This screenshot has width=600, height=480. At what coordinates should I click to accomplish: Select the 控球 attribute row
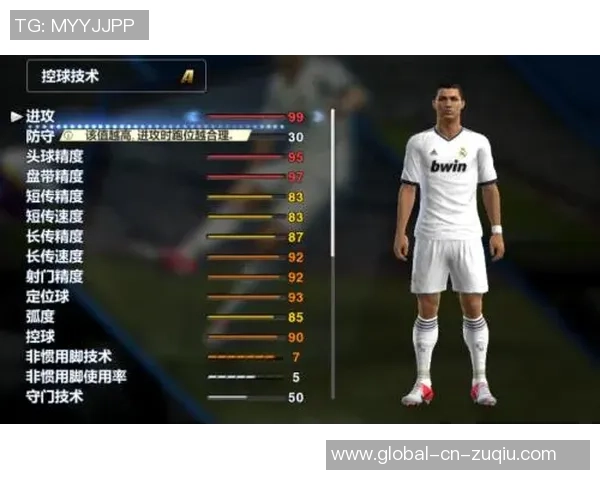(x=41, y=337)
